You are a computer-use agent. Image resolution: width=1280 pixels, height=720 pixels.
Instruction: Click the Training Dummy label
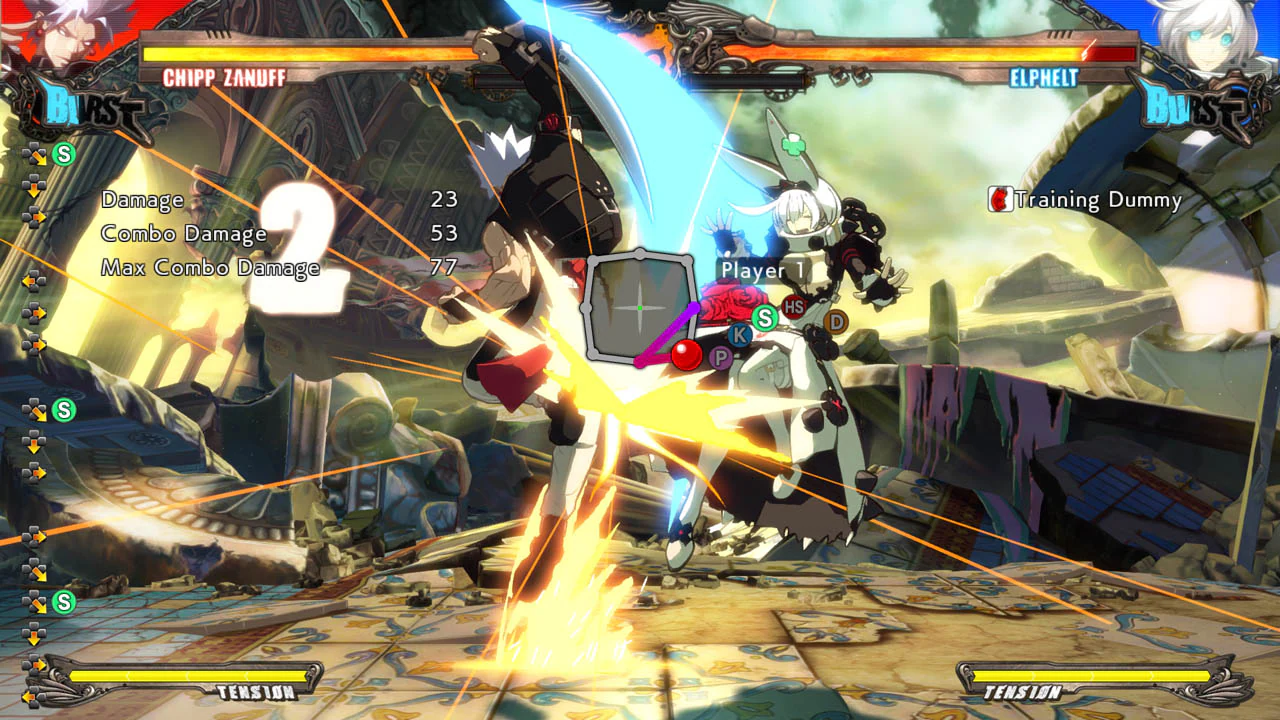(1097, 200)
